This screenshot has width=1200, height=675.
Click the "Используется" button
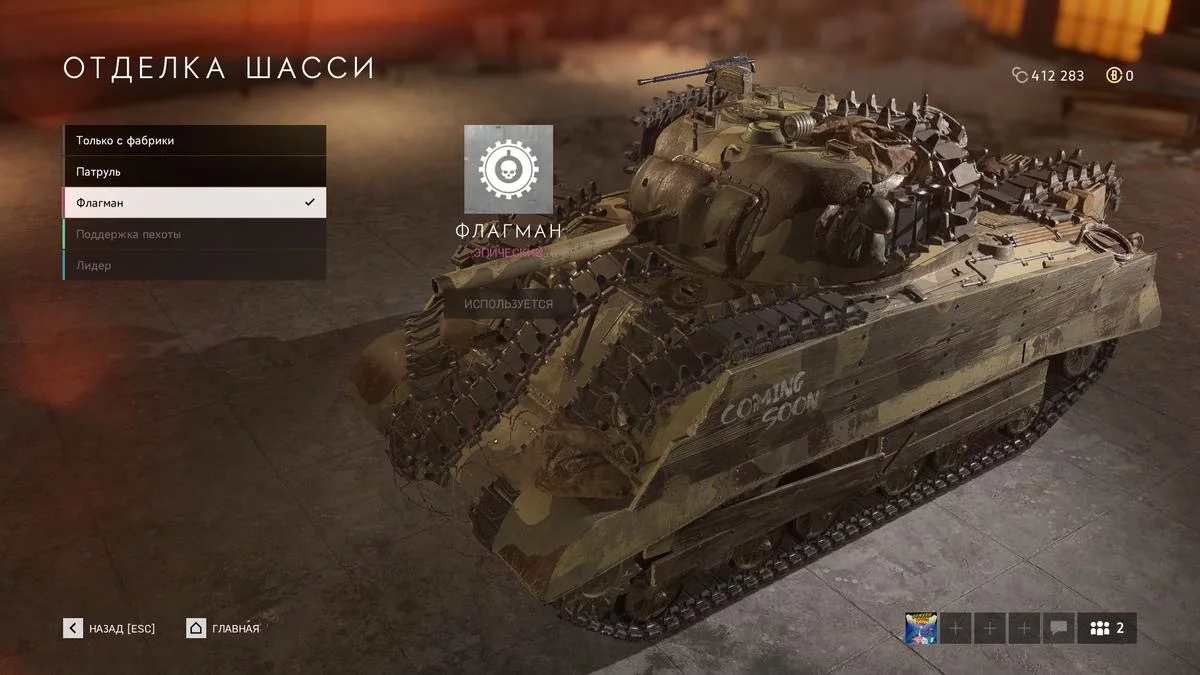pyautogui.click(x=508, y=303)
